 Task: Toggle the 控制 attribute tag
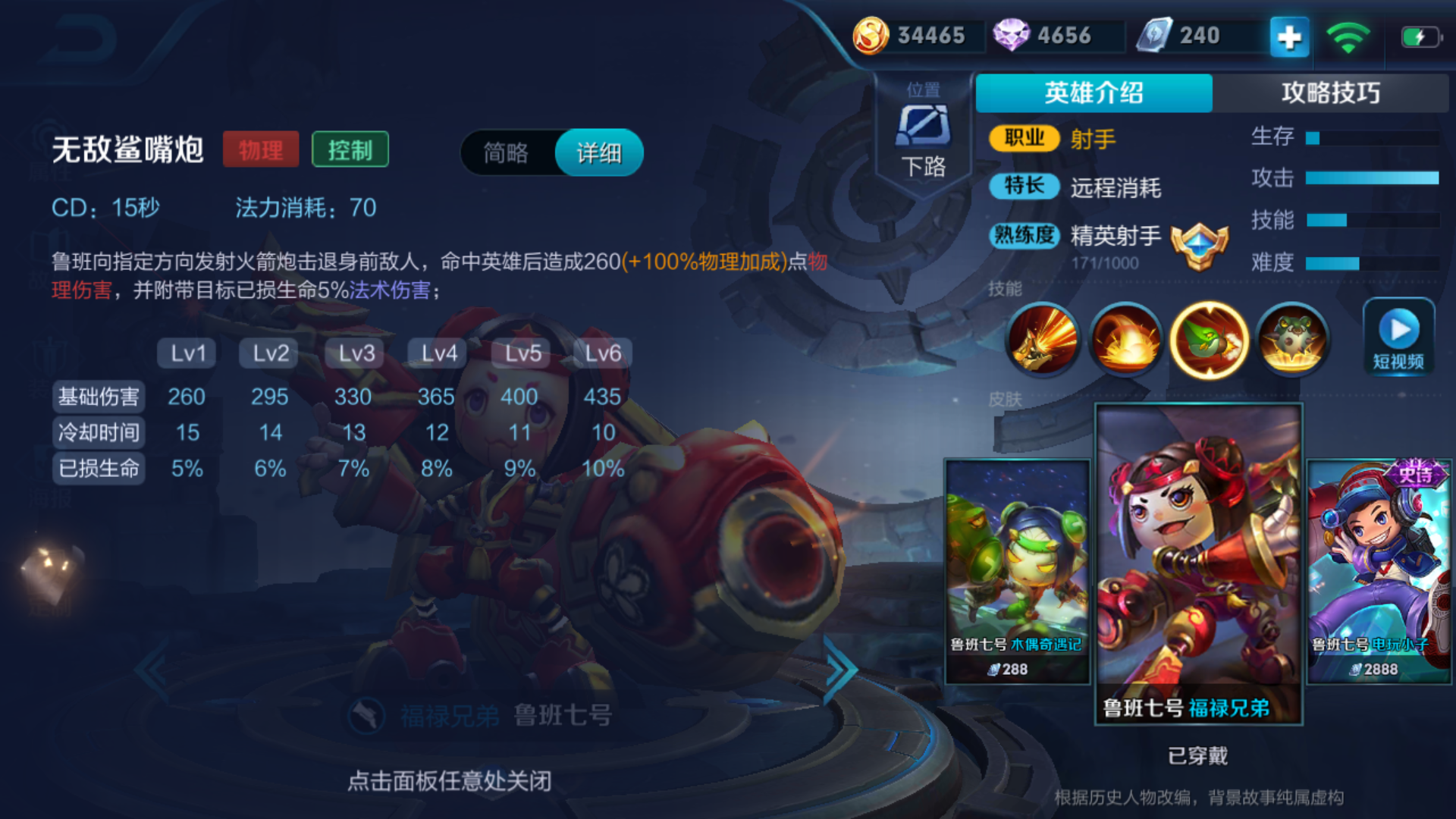350,149
